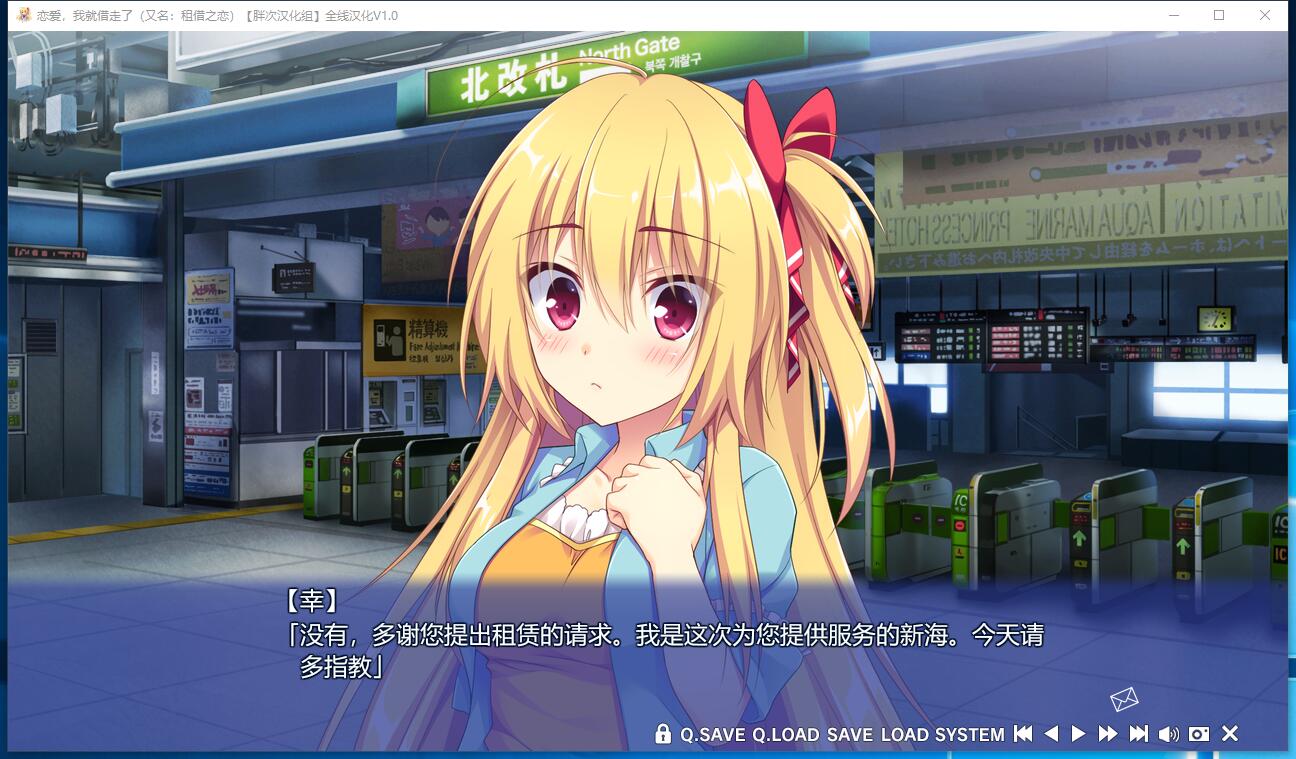Click the left-pointing triangle back button
This screenshot has width=1296, height=759.
pos(1051,734)
